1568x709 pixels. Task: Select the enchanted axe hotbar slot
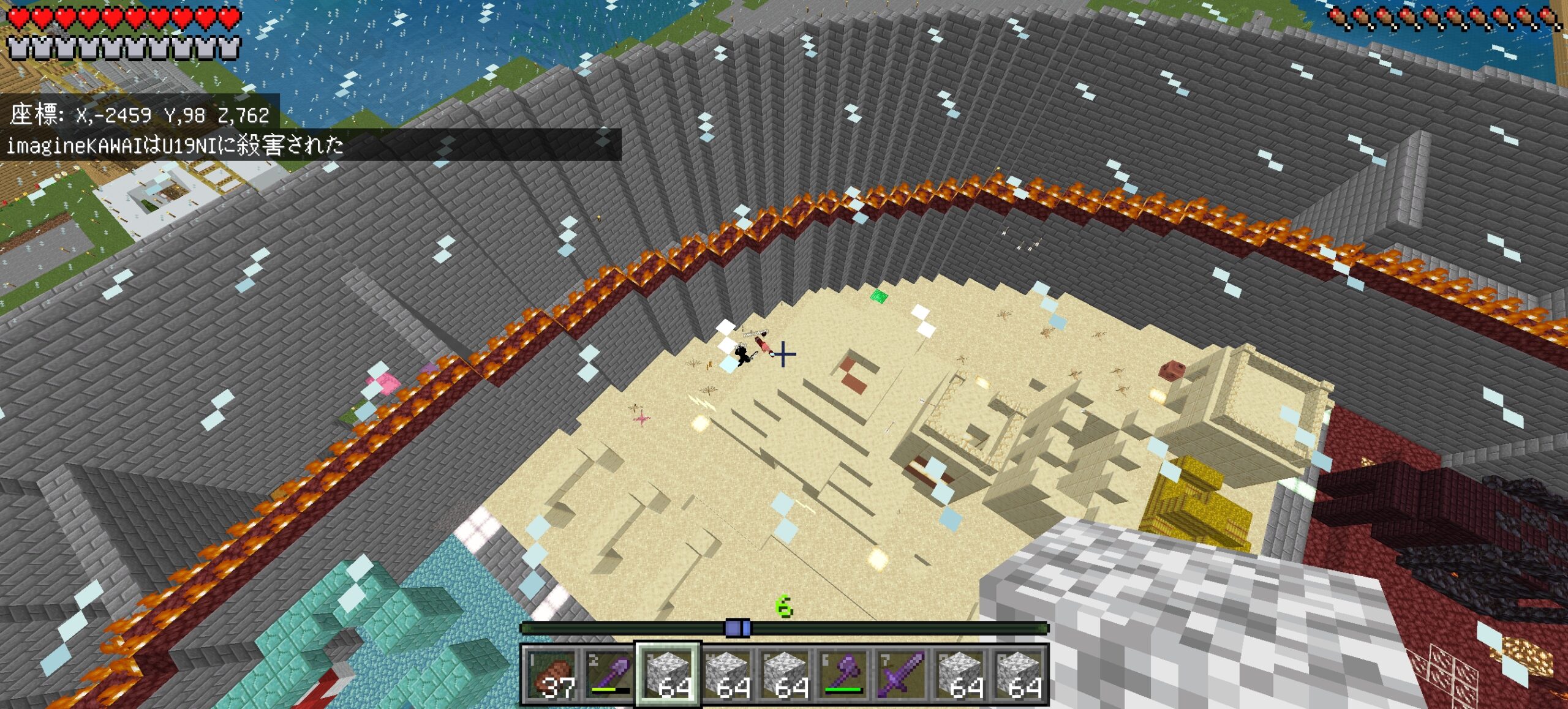pyautogui.click(x=844, y=673)
